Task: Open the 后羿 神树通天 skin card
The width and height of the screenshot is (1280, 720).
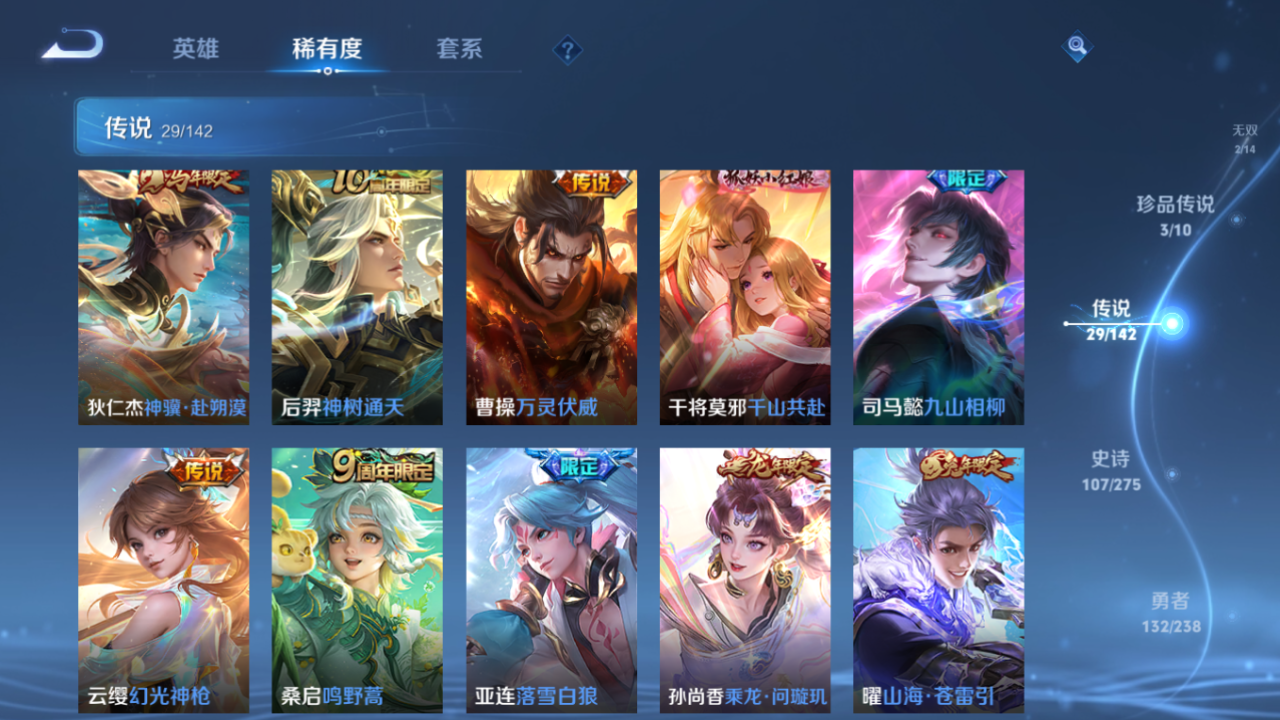Action: pos(356,297)
